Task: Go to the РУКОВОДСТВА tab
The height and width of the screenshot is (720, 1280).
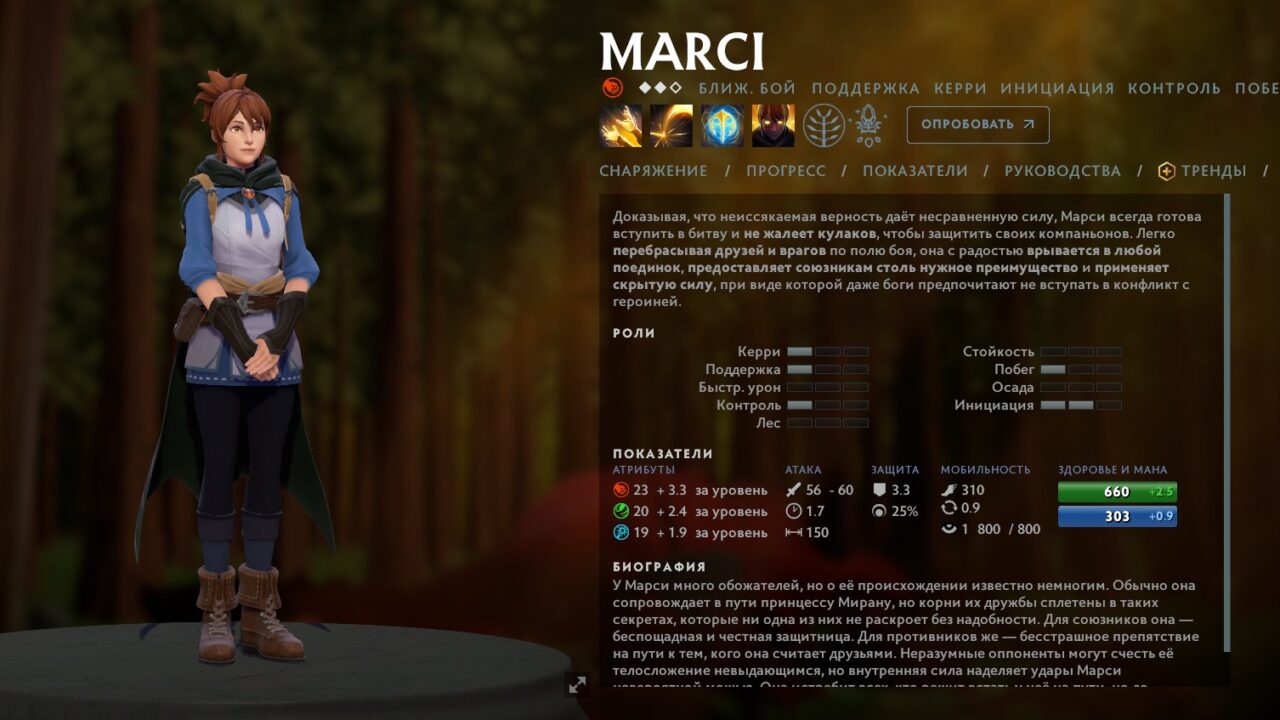Action: point(1062,171)
